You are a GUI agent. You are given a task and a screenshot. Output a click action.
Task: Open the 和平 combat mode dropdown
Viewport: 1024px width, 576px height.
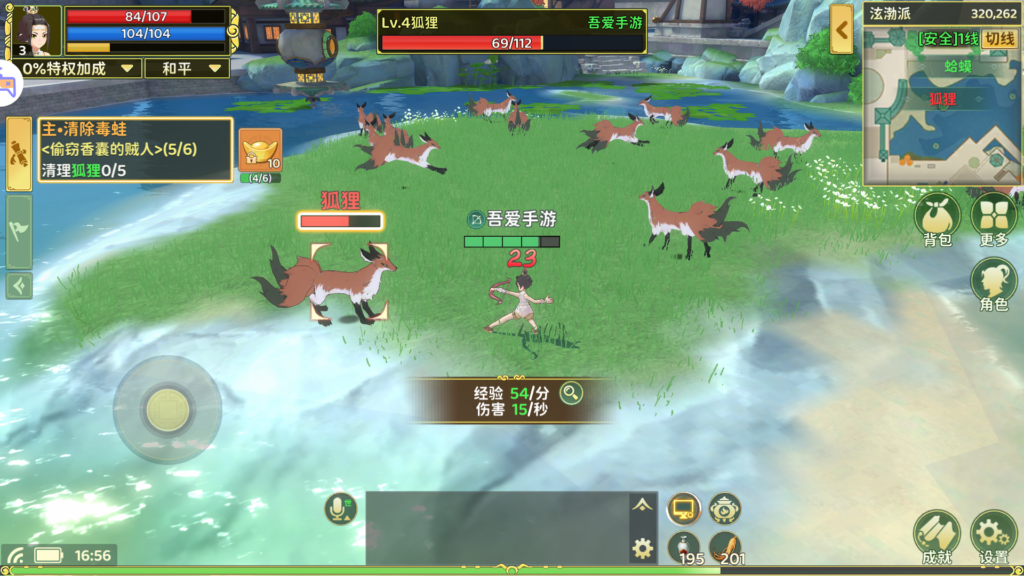click(186, 68)
